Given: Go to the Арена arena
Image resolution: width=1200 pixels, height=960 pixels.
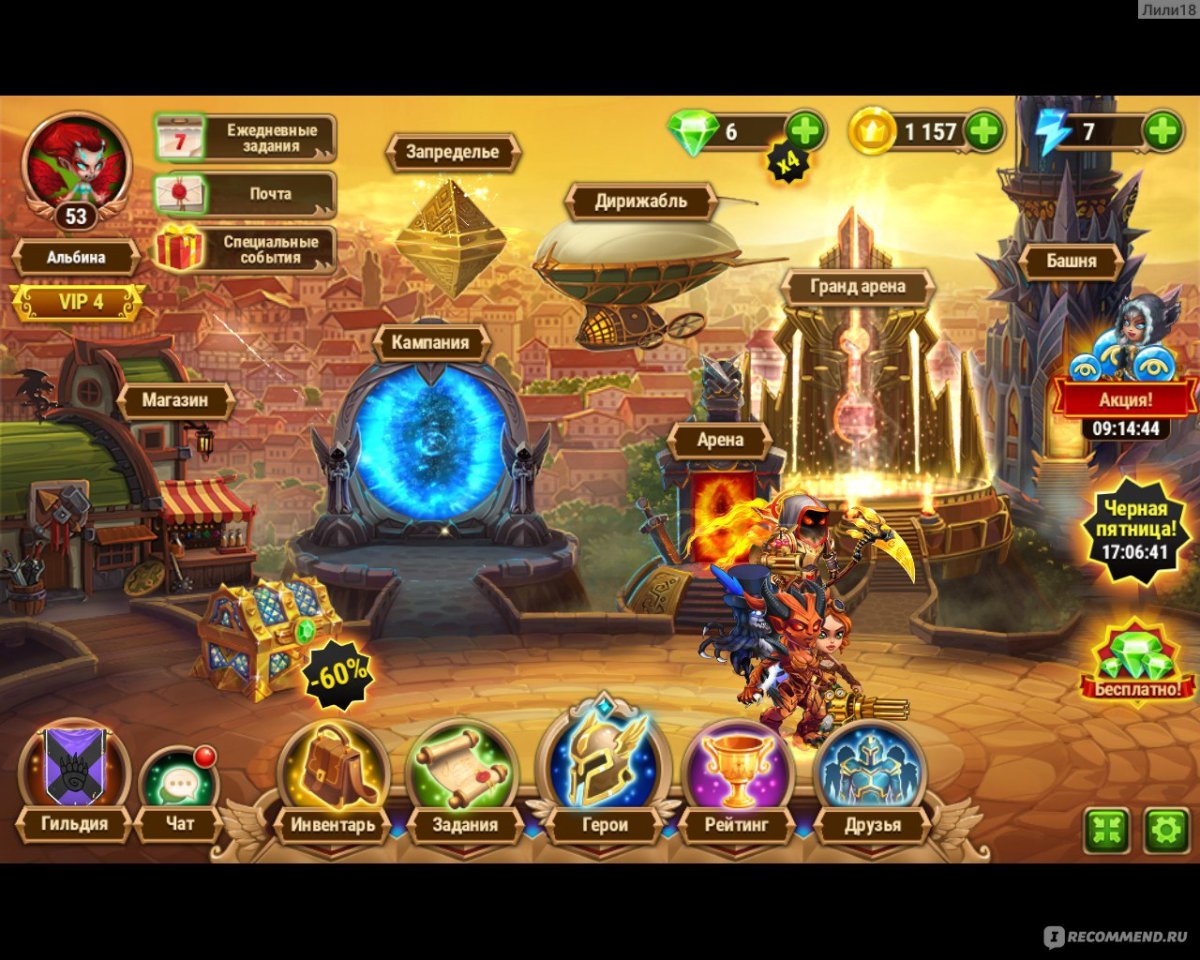Looking at the screenshot, I should pyautogui.click(x=719, y=440).
